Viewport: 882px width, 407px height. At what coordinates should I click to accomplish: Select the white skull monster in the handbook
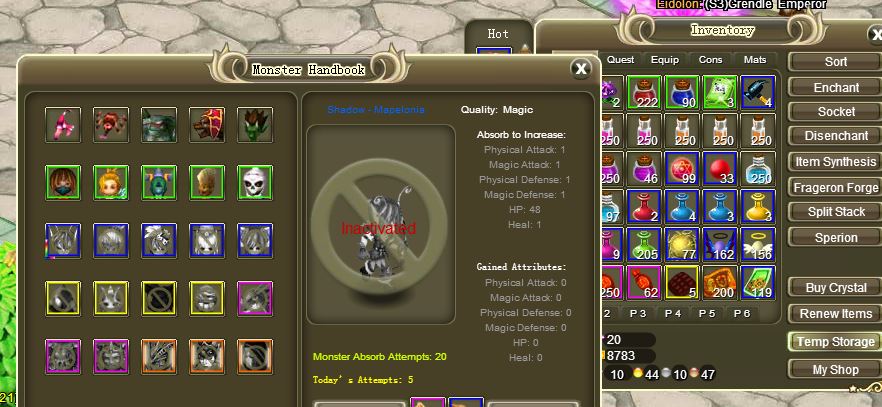pyautogui.click(x=255, y=182)
